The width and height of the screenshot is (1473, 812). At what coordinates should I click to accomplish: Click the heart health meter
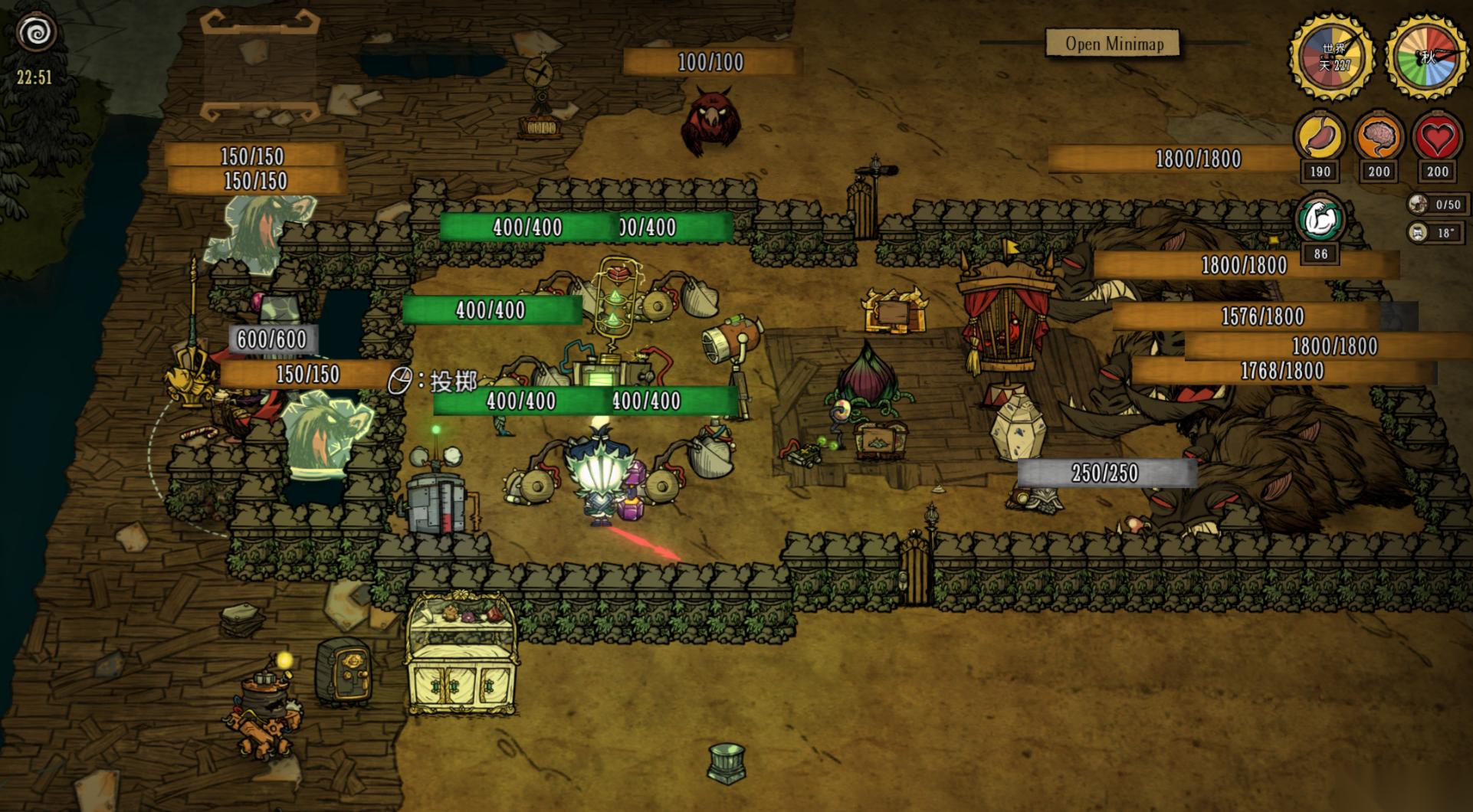click(x=1437, y=139)
